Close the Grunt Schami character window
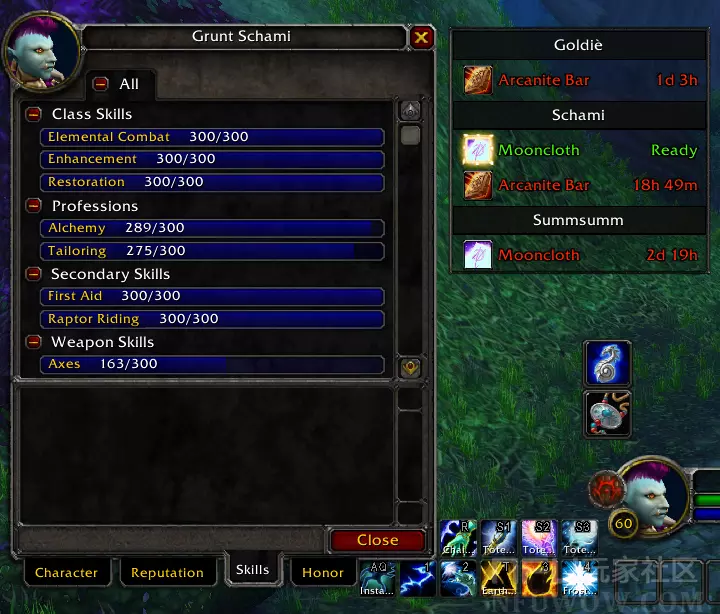Screen dimensions: 720x614 click(421, 38)
